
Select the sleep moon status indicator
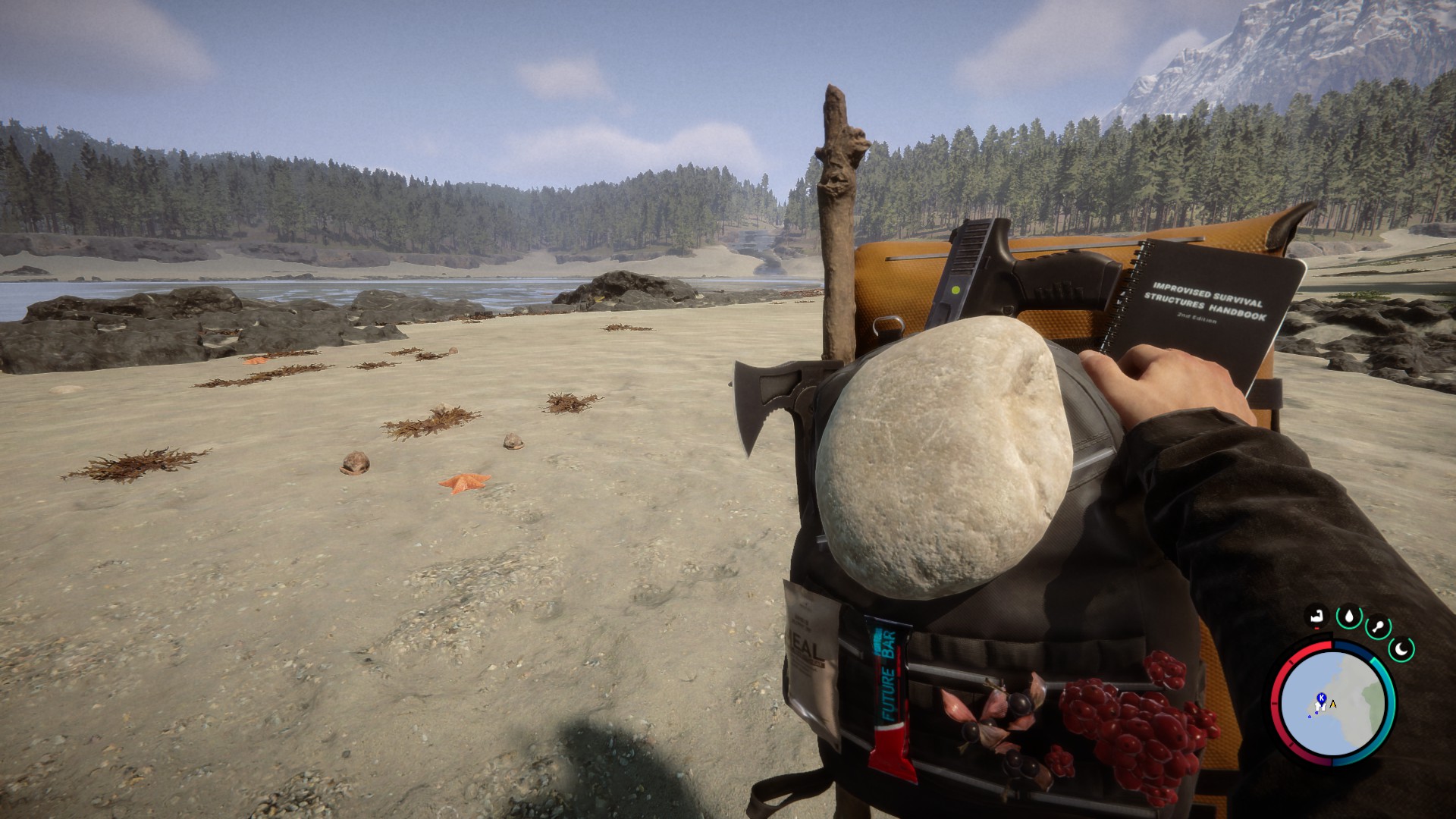pos(1401,649)
